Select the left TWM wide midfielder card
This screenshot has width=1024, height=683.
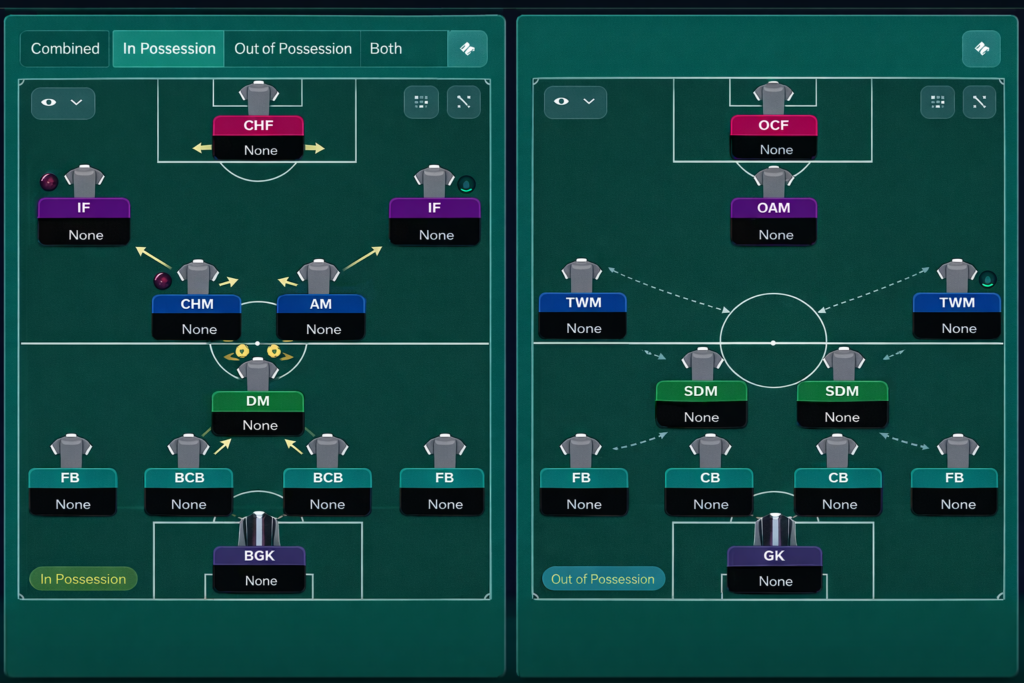582,315
